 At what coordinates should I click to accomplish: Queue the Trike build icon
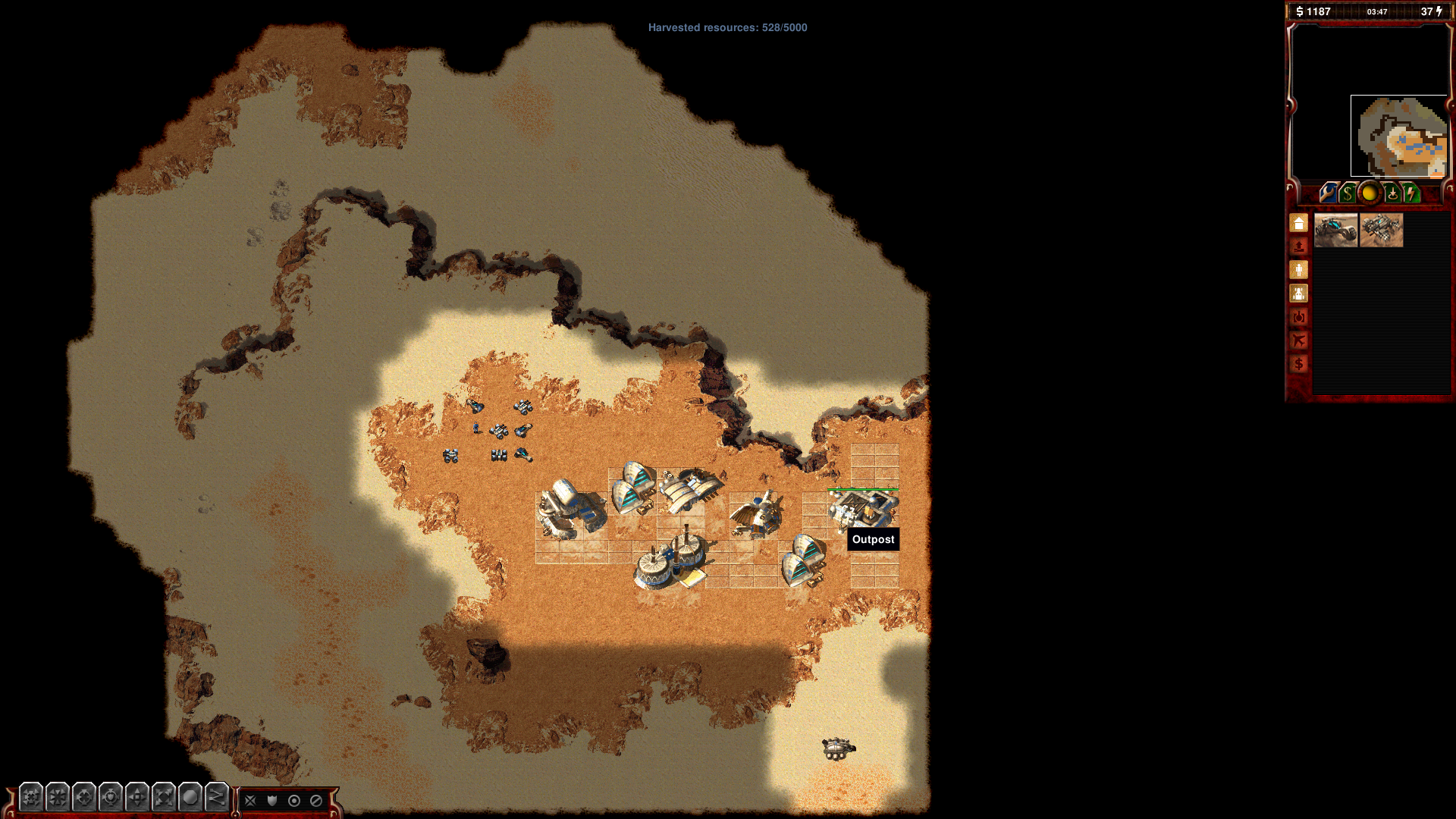[x=1335, y=231]
